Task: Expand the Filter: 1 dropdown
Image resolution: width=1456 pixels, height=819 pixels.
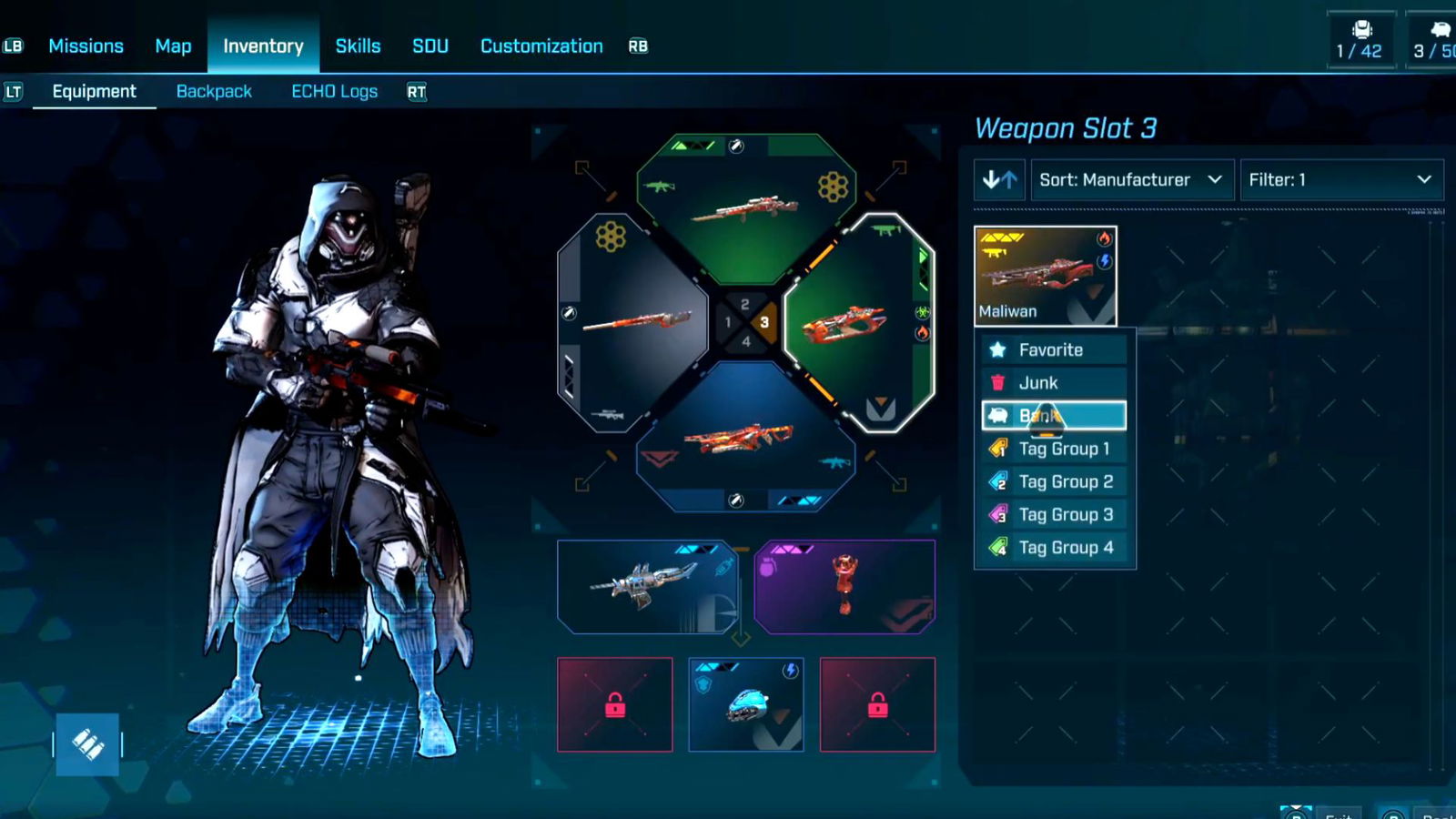Action: point(1340,180)
